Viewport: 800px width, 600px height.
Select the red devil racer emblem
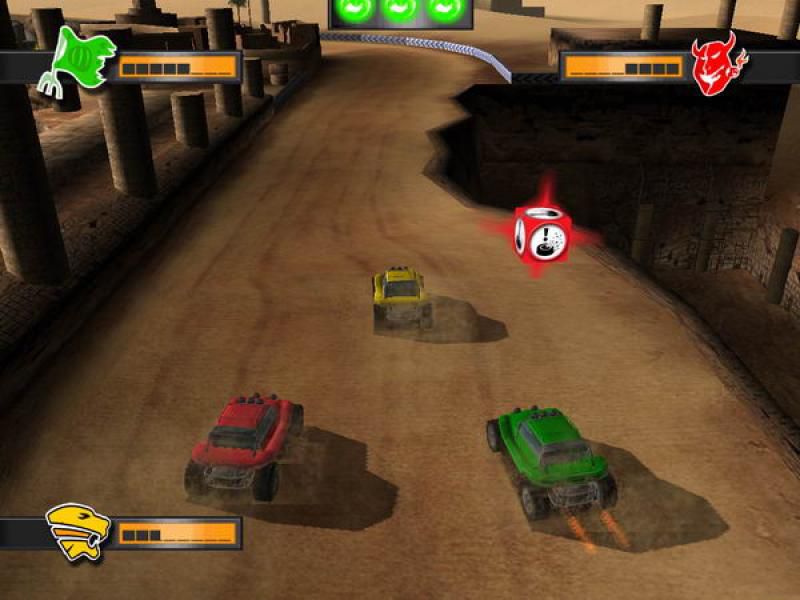(x=715, y=64)
